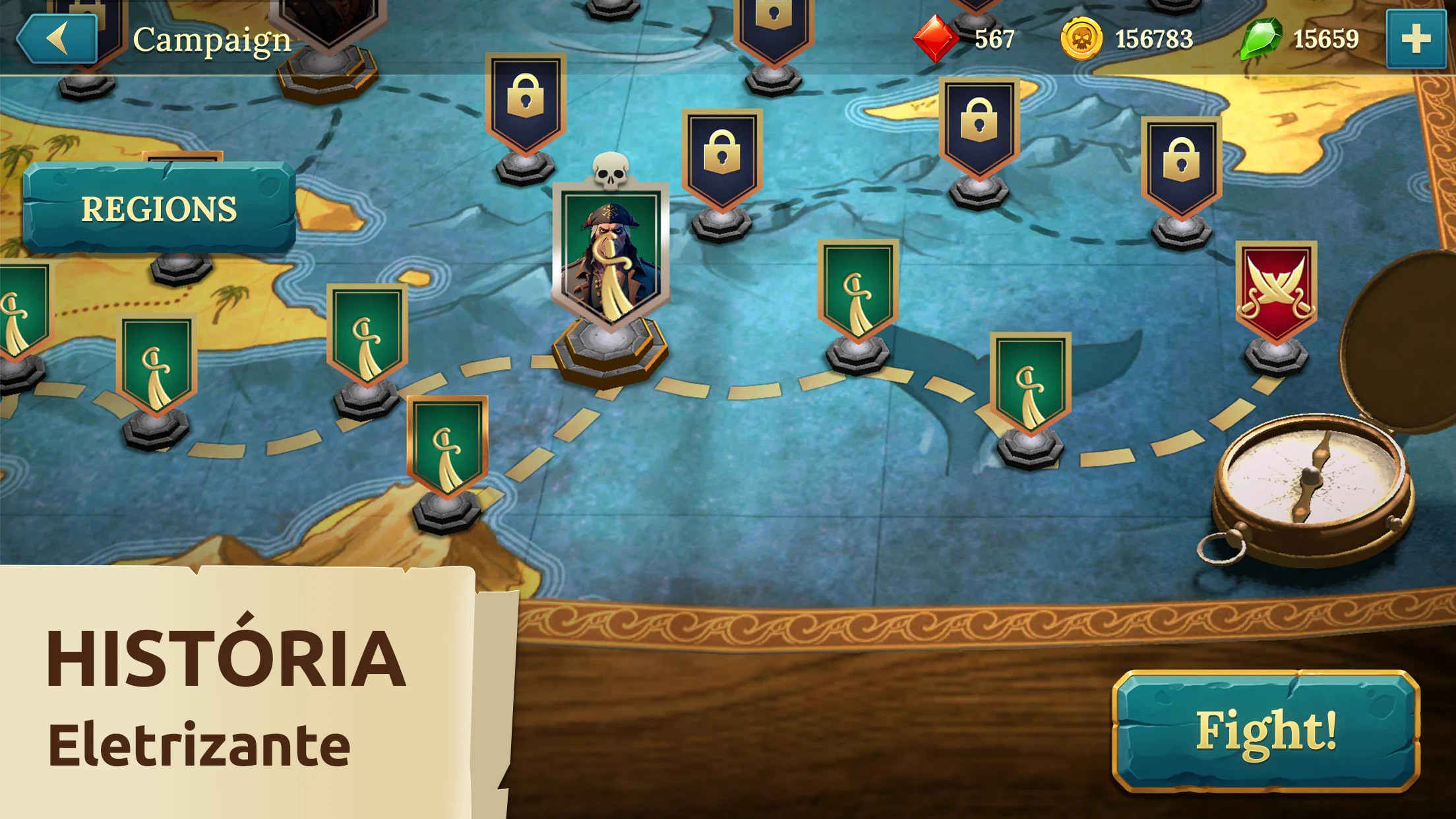Screen dimensions: 1456x819
Task: Tap the ruby gem counter icon
Action: pyautogui.click(x=935, y=39)
